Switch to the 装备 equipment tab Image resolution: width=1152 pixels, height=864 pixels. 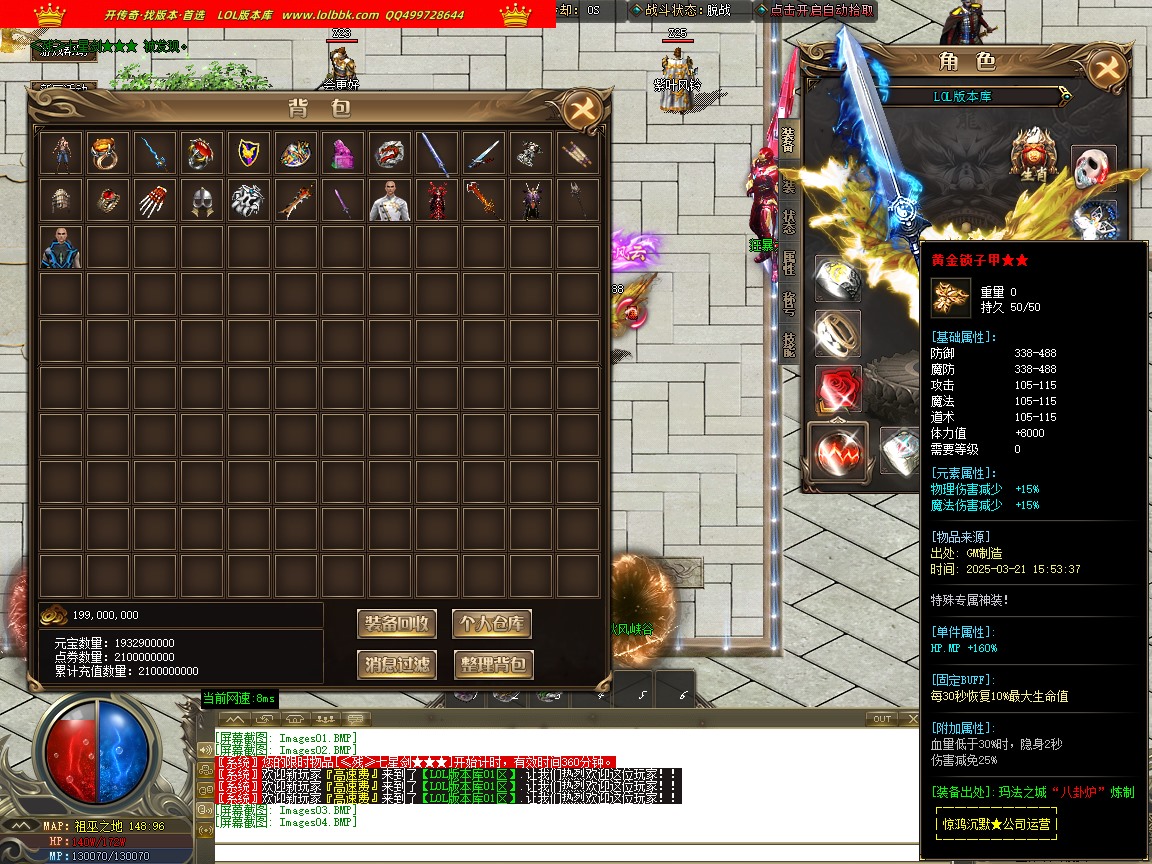coord(788,142)
